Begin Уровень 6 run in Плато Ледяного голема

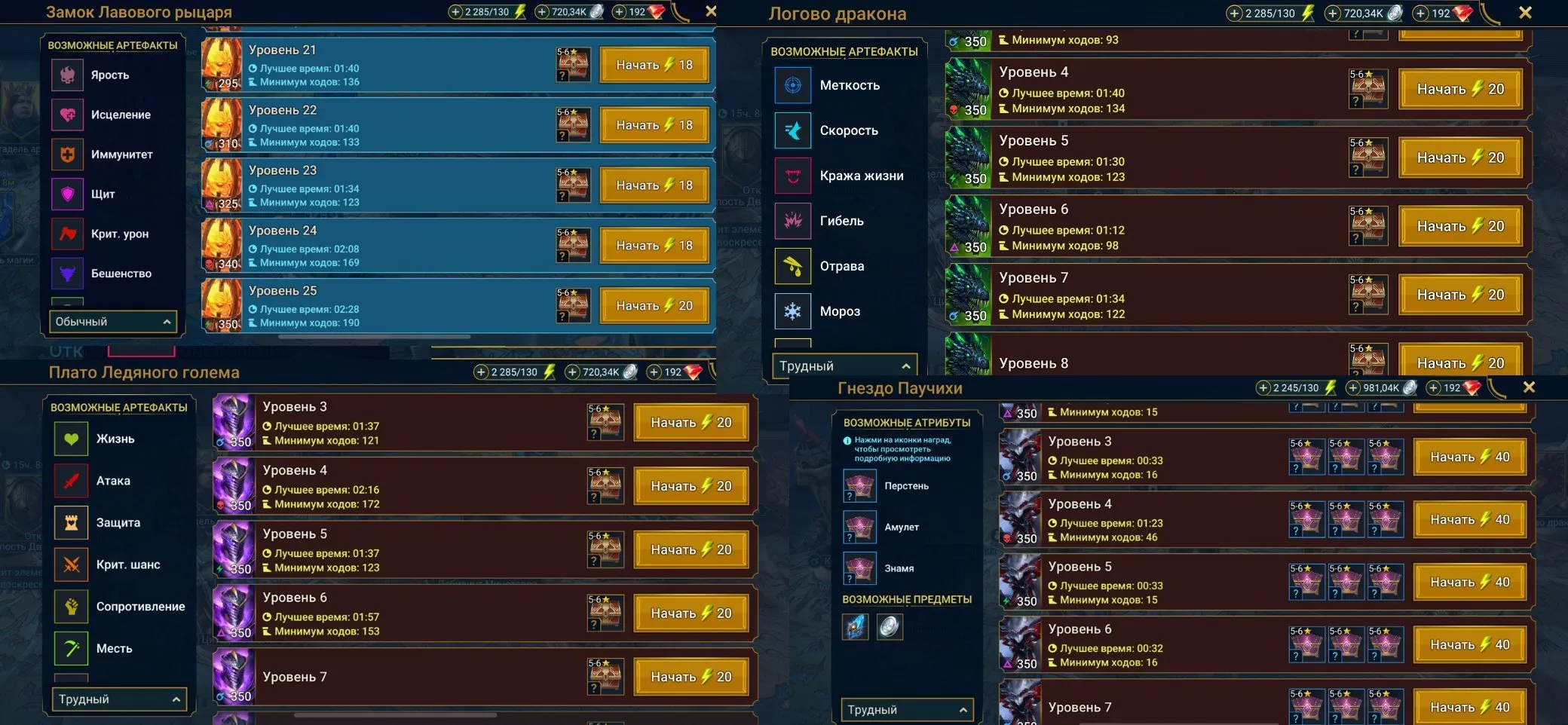[691, 613]
